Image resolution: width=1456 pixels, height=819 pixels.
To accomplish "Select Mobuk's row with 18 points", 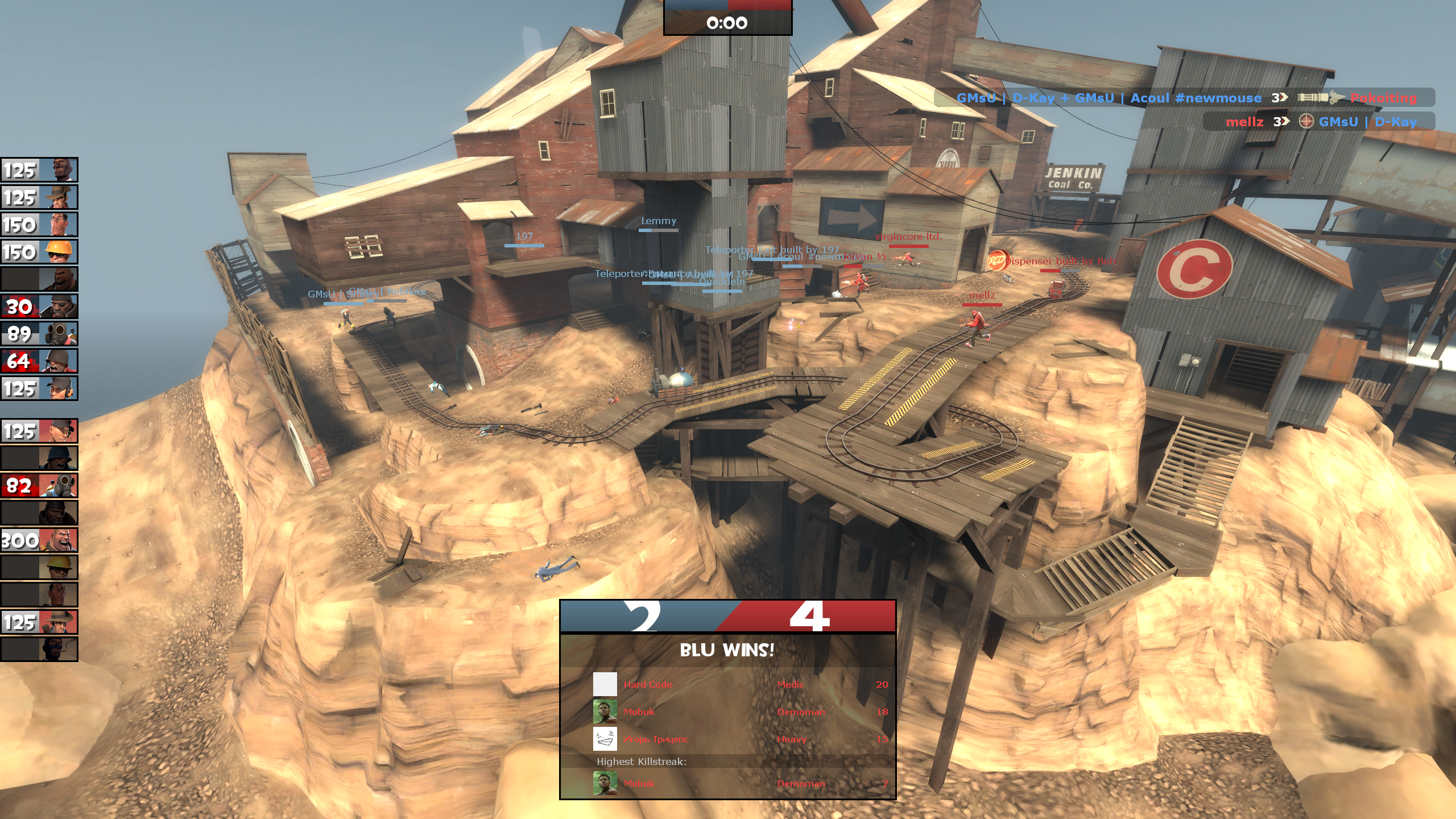I will pyautogui.click(x=739, y=712).
